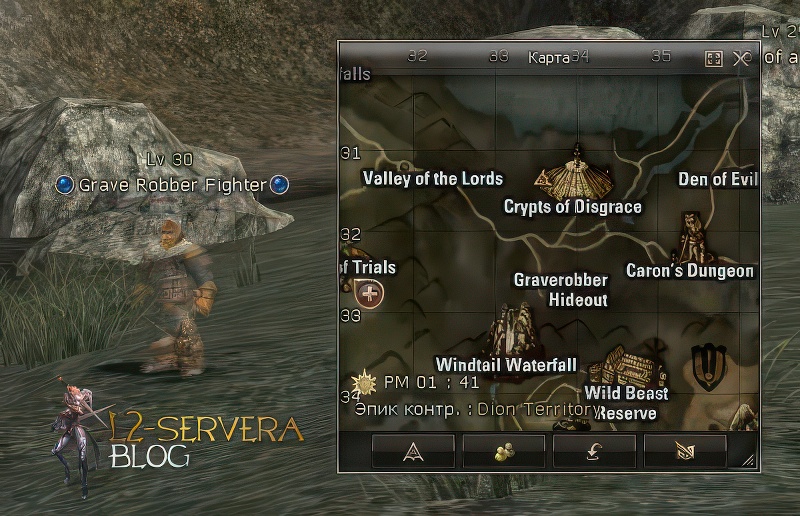800x516 pixels.
Task: Select the Graverobber Hideout location label
Action: (x=561, y=290)
